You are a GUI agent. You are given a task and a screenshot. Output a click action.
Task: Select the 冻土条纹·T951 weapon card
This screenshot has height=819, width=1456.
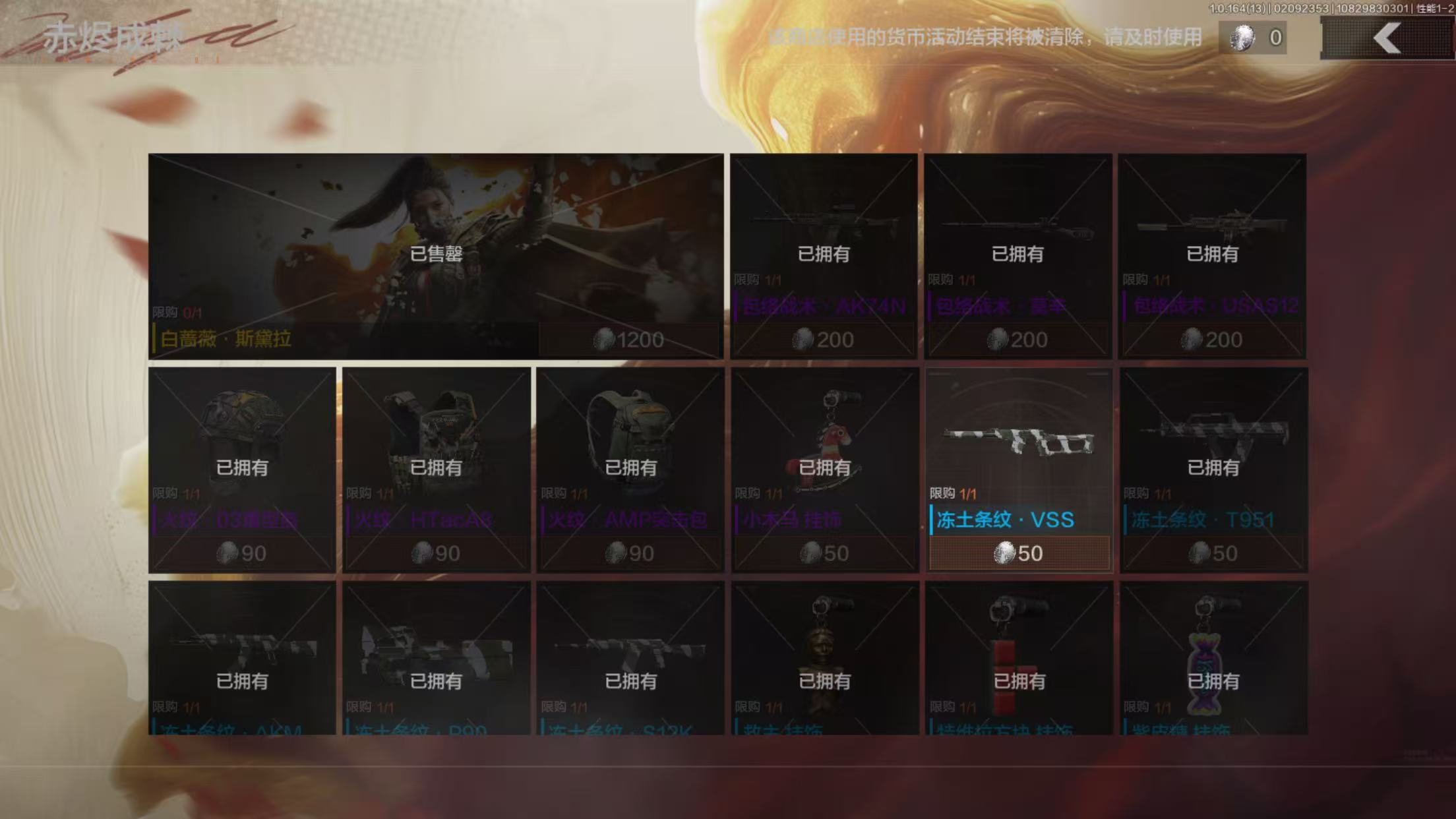[1213, 470]
